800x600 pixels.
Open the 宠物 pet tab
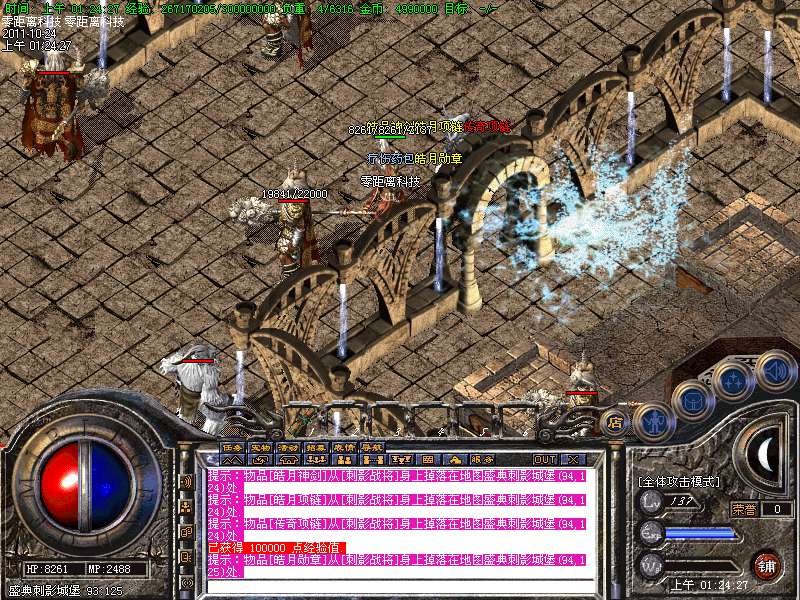(260, 447)
